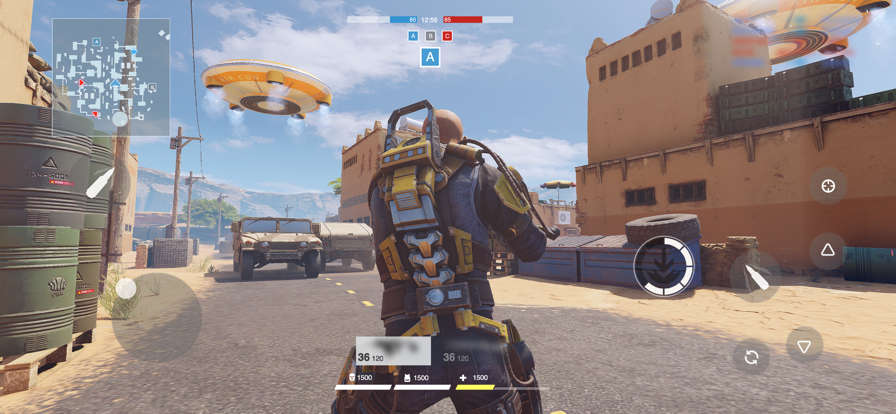Tap the upward triangle jump button

828,250
